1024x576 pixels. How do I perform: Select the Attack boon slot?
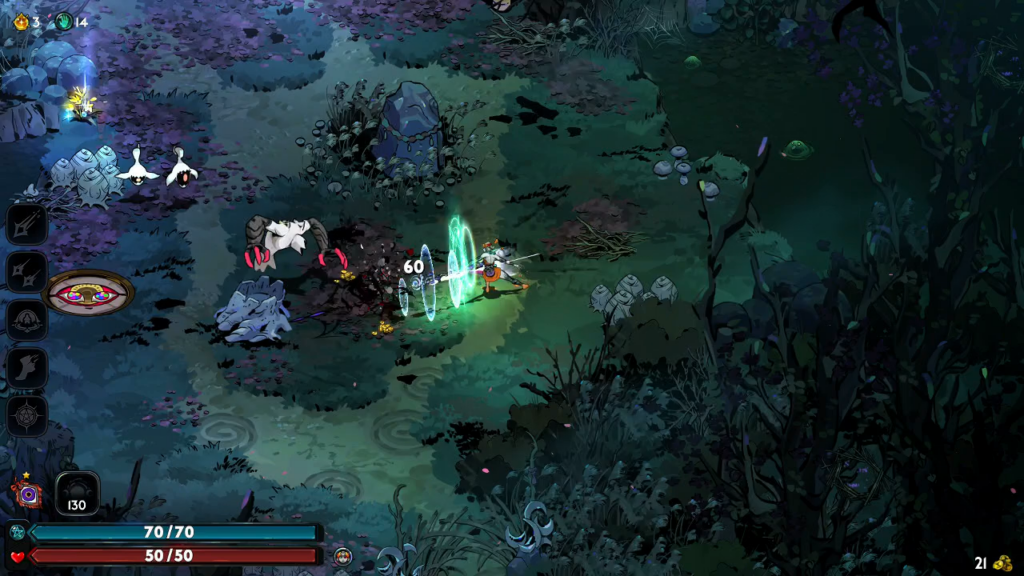coord(27,223)
